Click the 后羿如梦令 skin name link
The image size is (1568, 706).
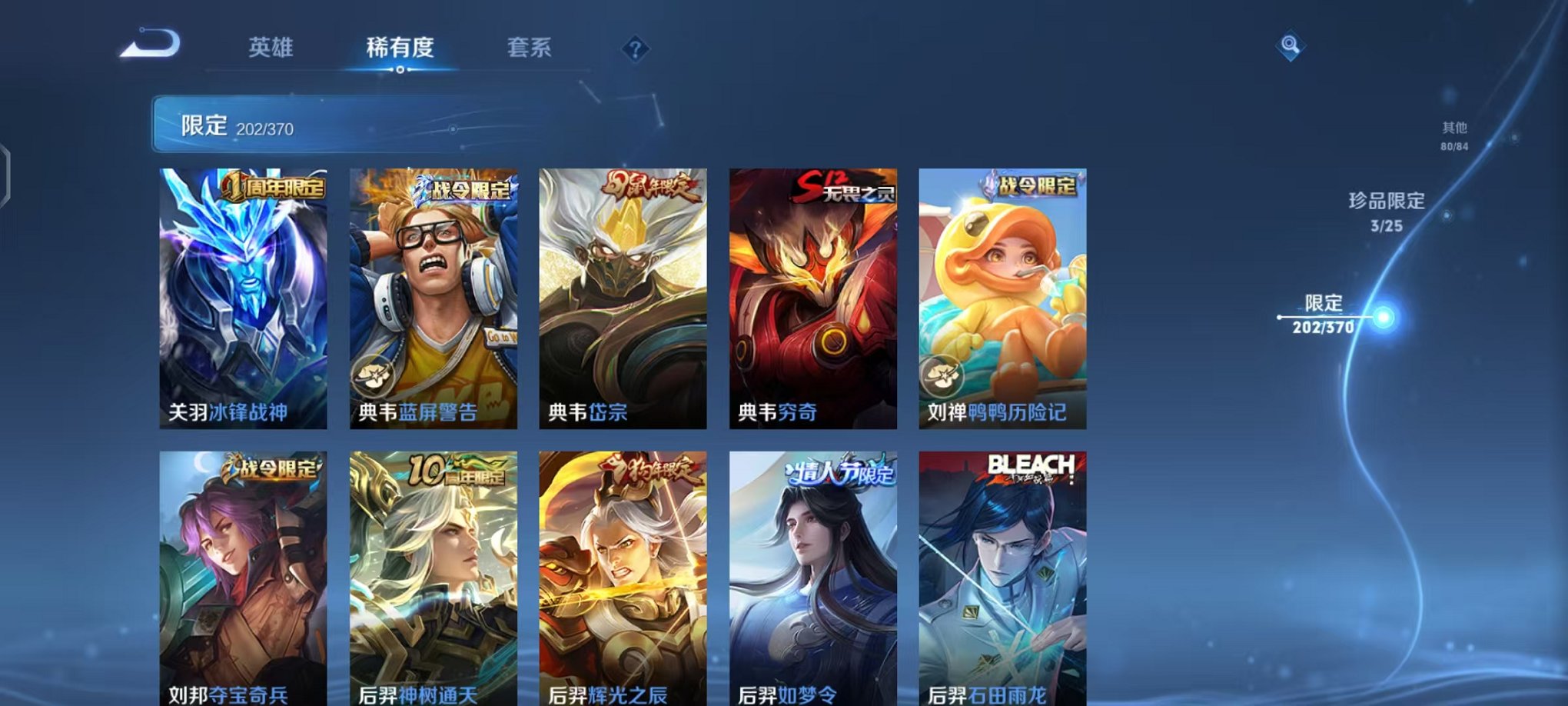tap(787, 695)
